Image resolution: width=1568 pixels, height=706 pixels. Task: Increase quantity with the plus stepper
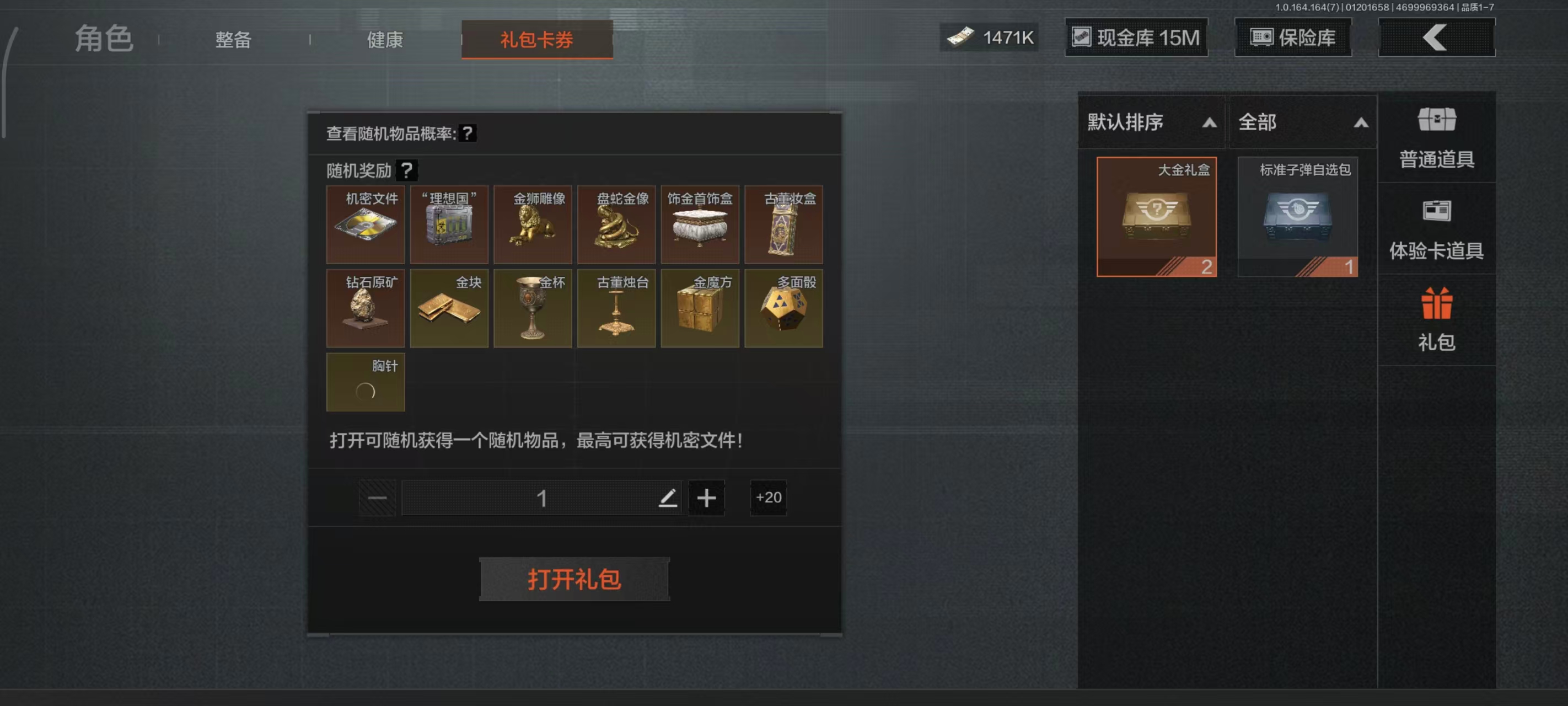coord(706,498)
